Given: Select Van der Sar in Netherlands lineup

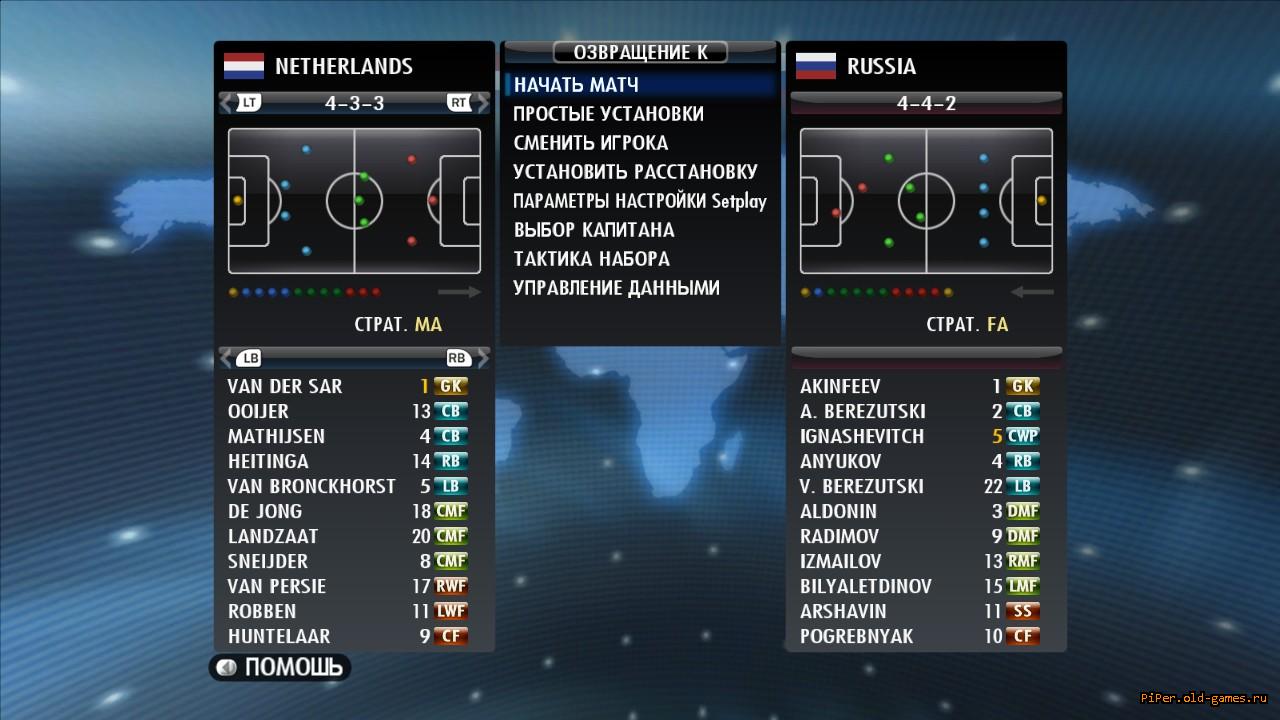Looking at the screenshot, I should (285, 386).
